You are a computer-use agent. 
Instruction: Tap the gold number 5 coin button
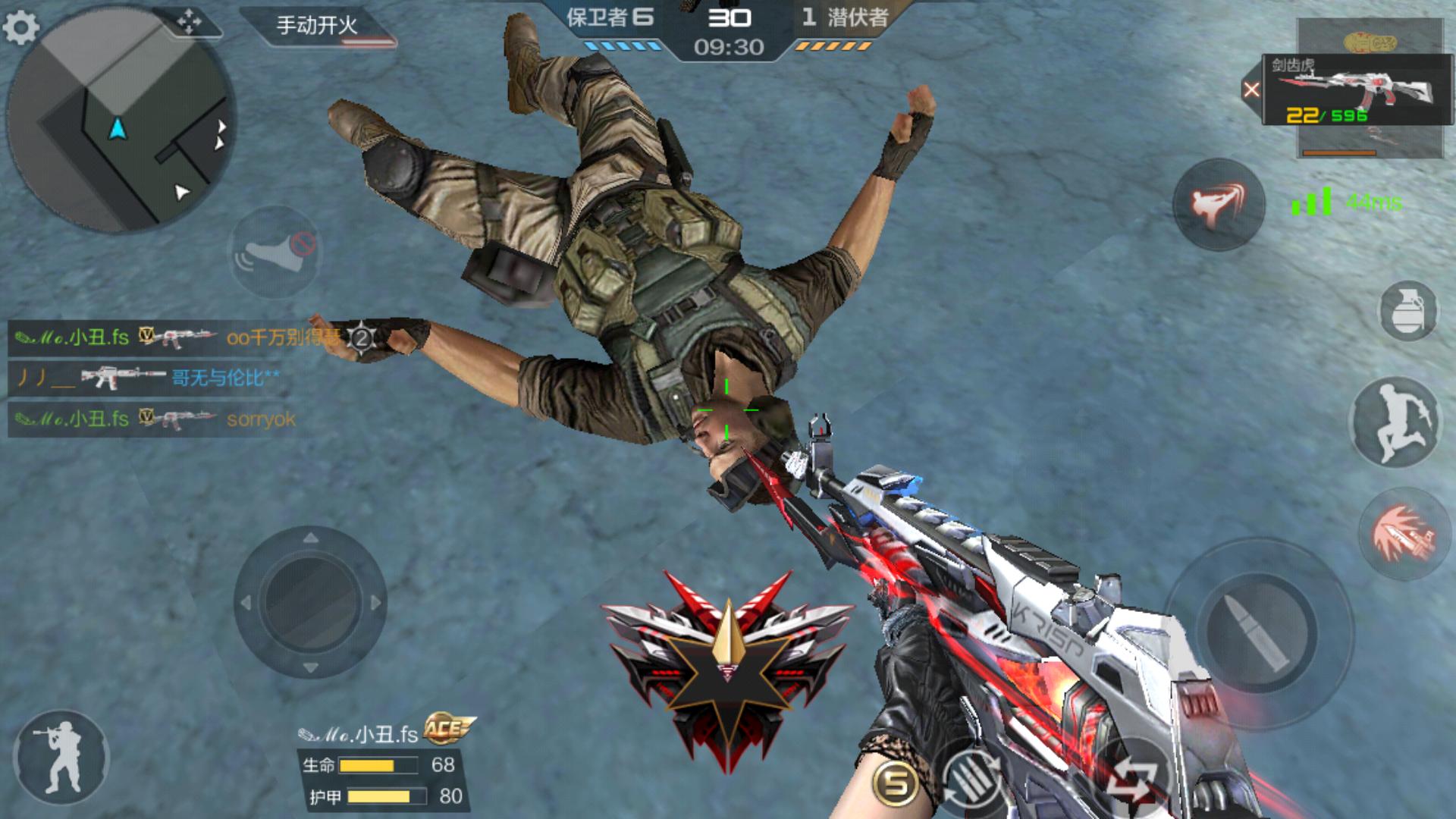pyautogui.click(x=895, y=783)
